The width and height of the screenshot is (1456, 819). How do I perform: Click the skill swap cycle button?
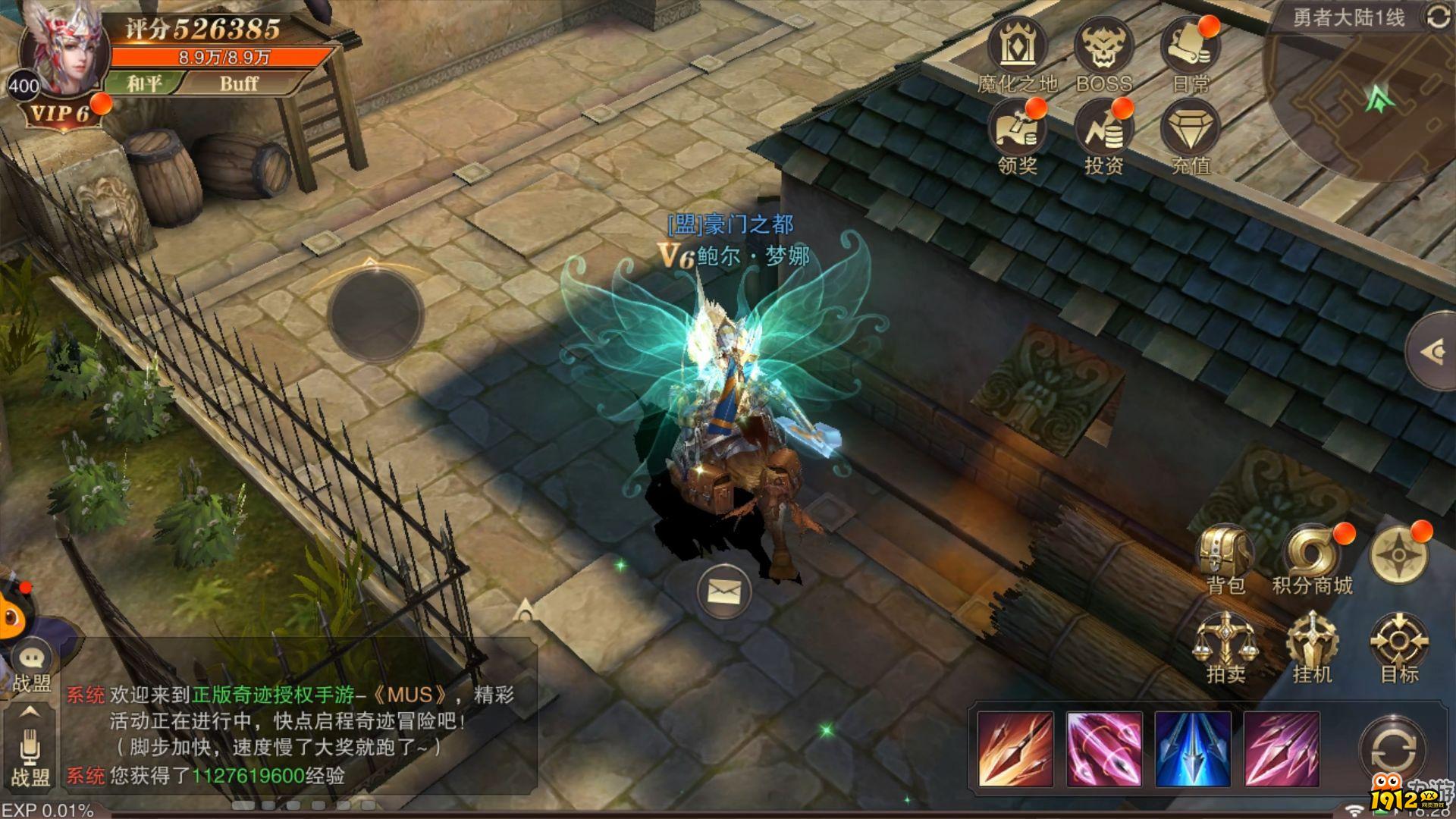(x=1392, y=751)
